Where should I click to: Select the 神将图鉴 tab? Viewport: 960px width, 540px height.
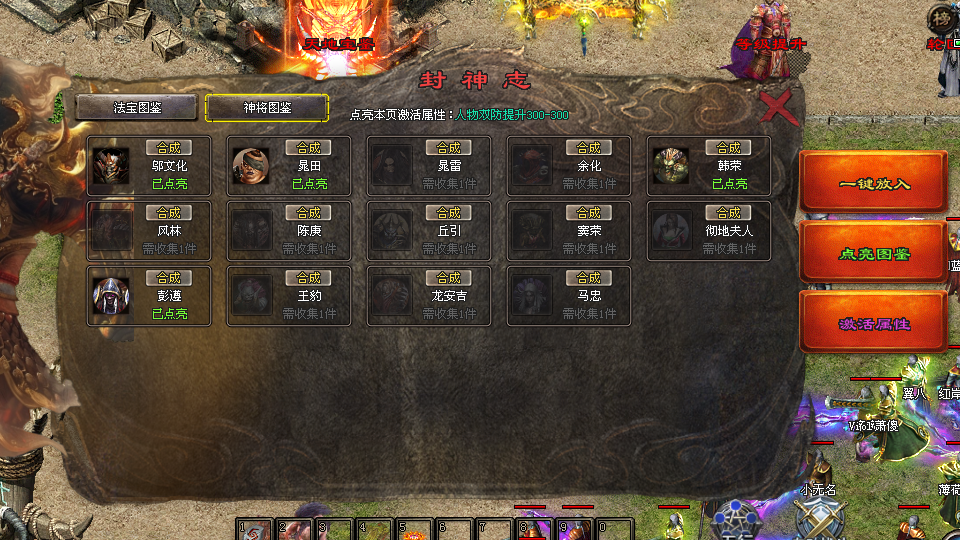pos(267,107)
